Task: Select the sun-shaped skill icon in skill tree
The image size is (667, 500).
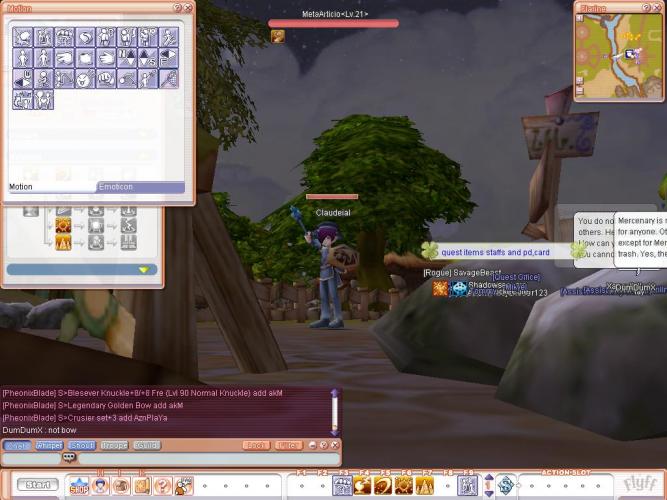Action: (63, 225)
